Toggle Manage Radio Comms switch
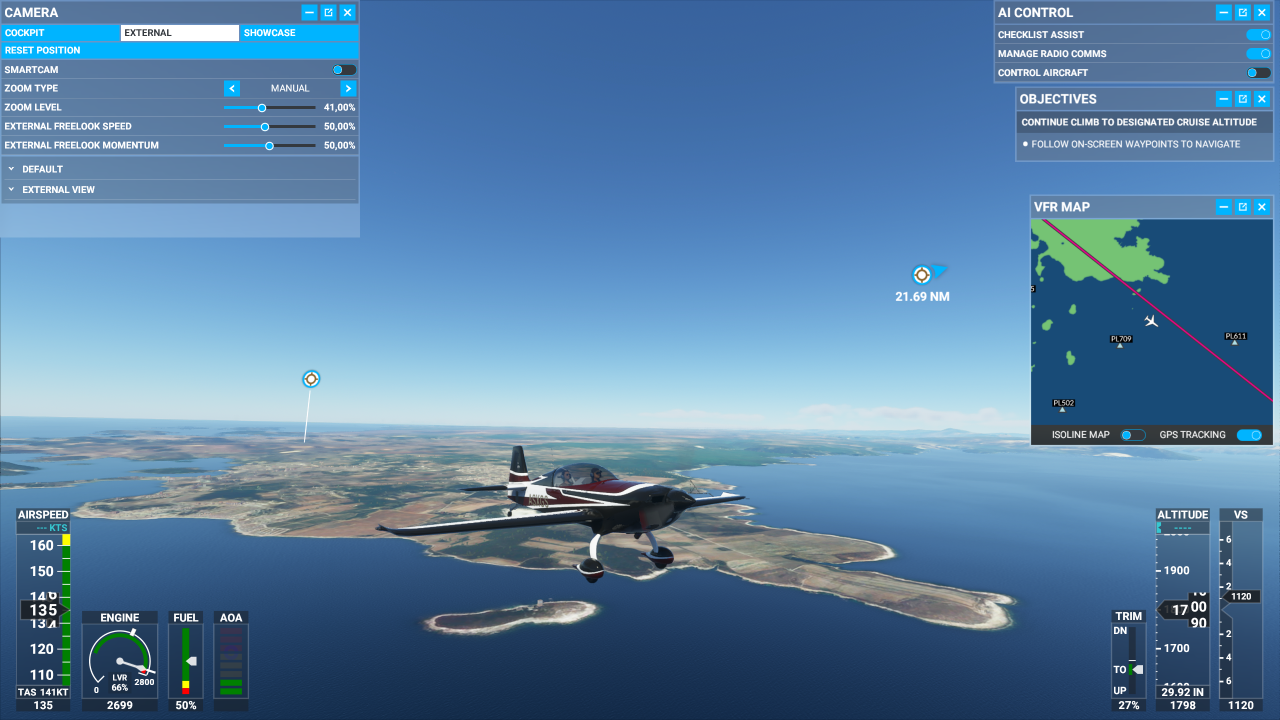 (1258, 54)
